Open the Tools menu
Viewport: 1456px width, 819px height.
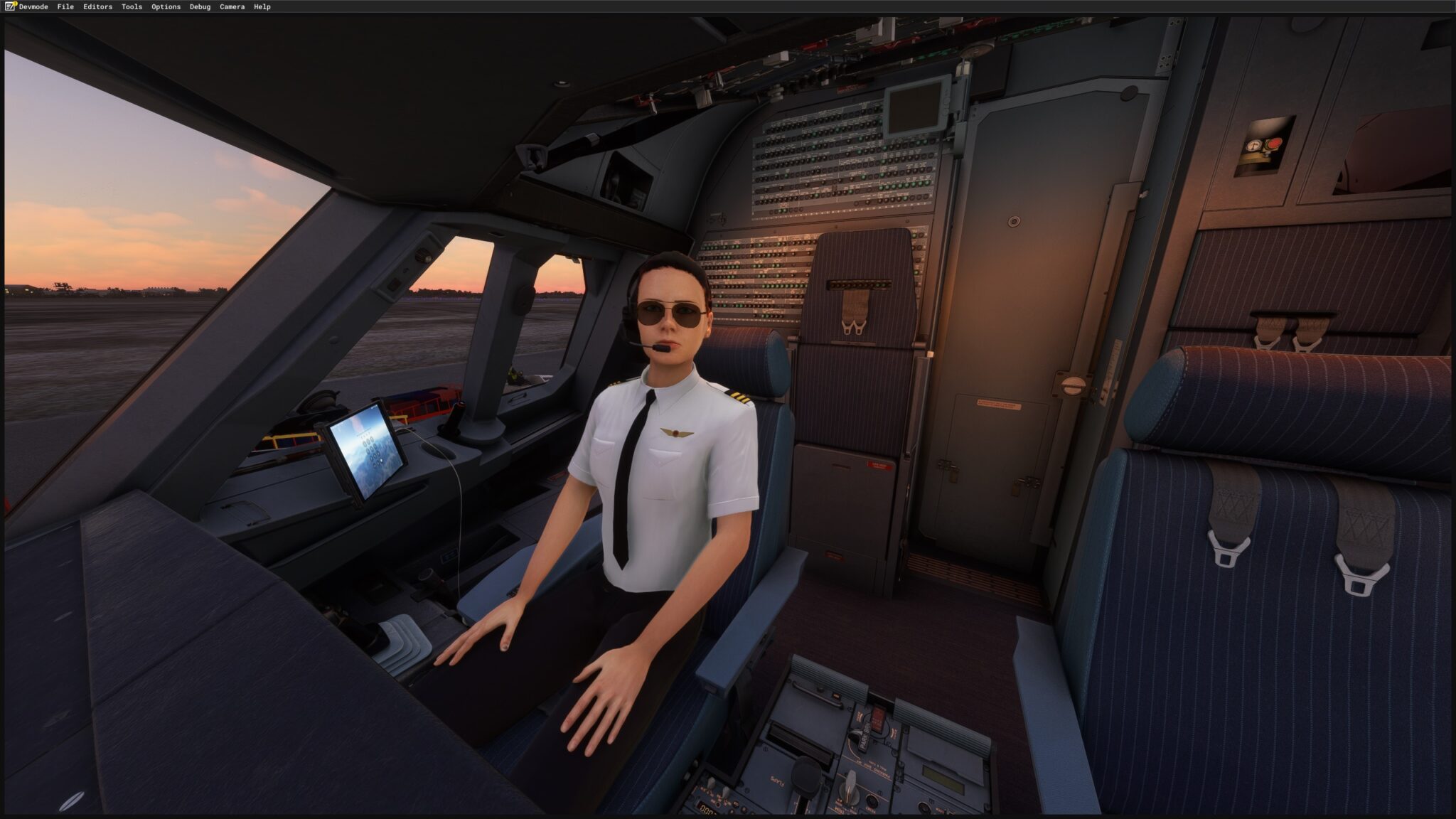130,6
